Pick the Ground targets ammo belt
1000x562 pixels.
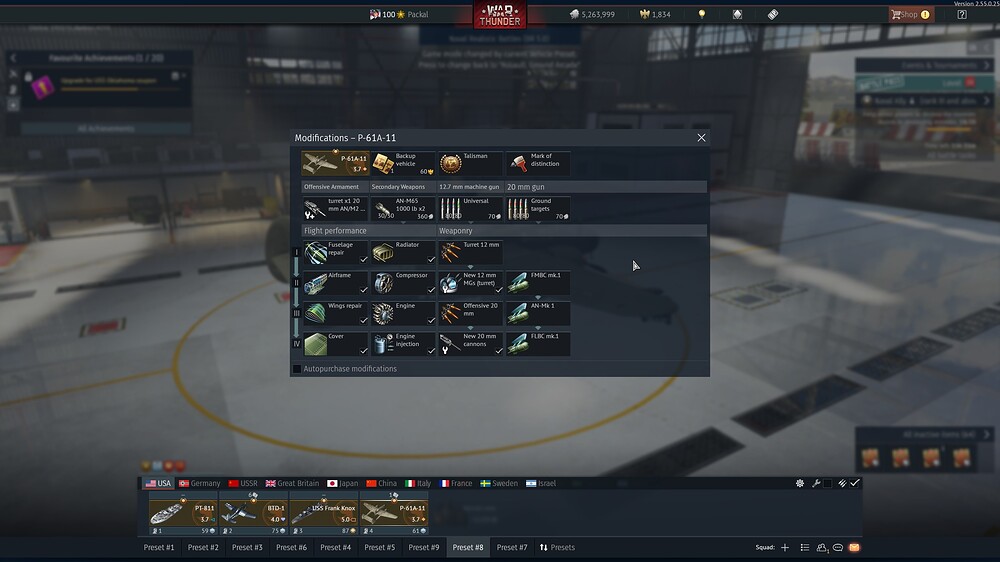point(538,208)
